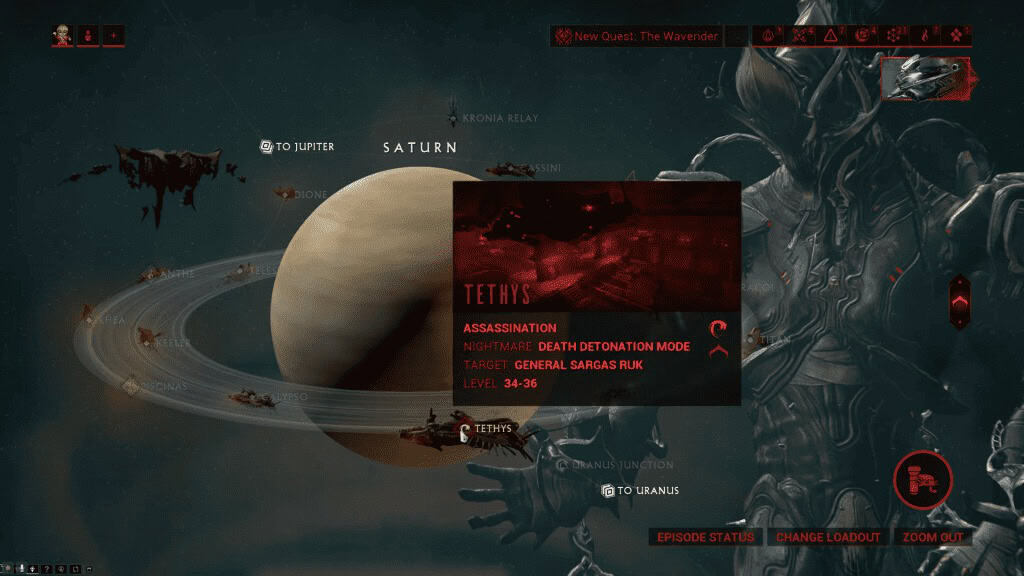Click the round red button above Zoom Out
The height and width of the screenshot is (576, 1024).
(922, 479)
